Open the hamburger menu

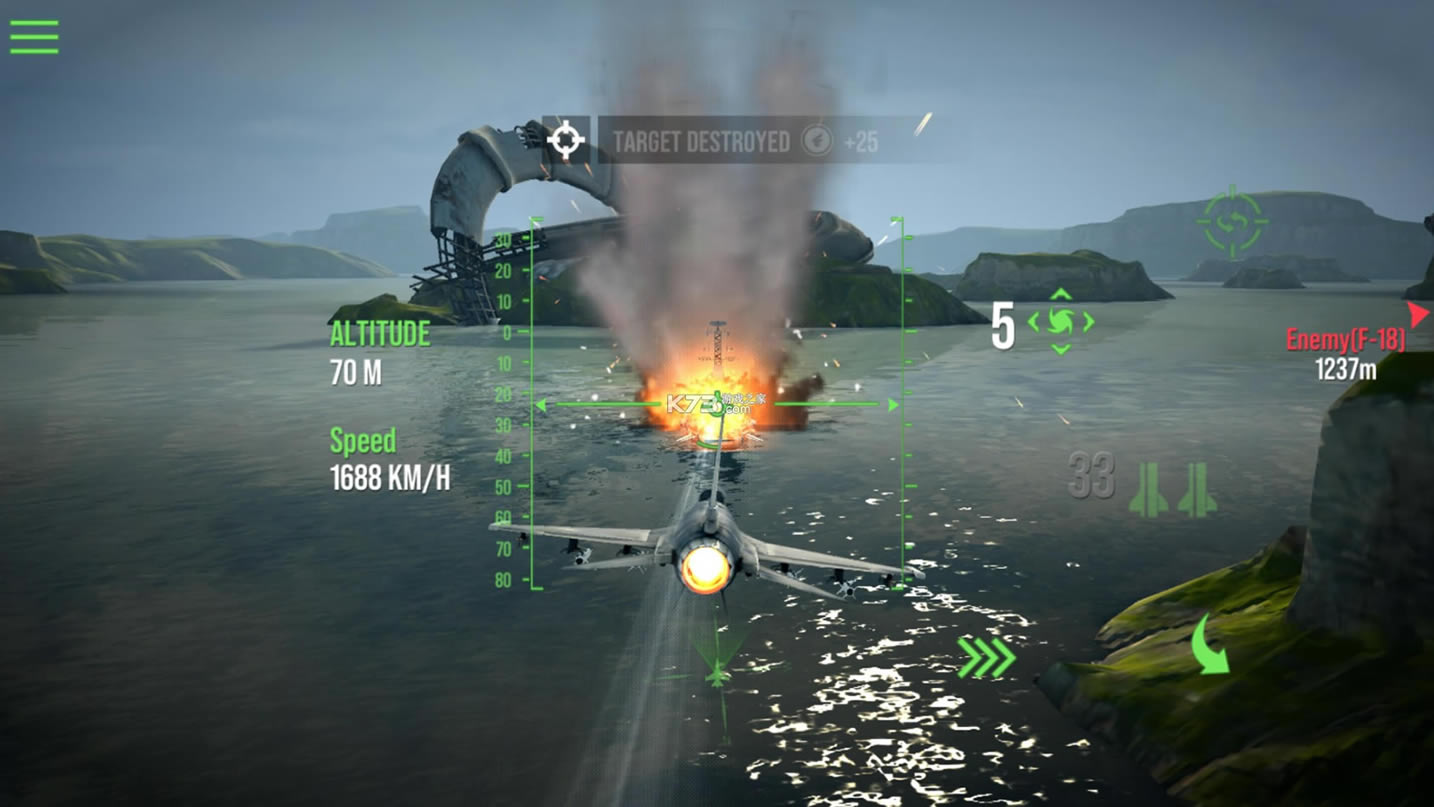click(x=34, y=37)
